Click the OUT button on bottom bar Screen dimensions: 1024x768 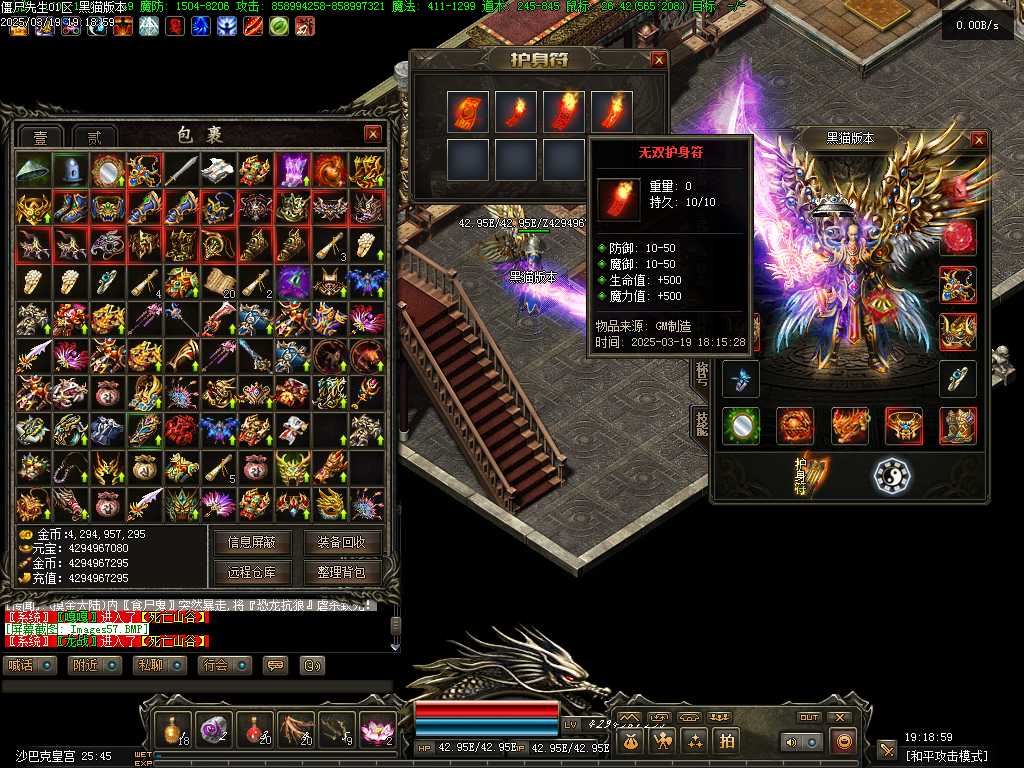[809, 717]
